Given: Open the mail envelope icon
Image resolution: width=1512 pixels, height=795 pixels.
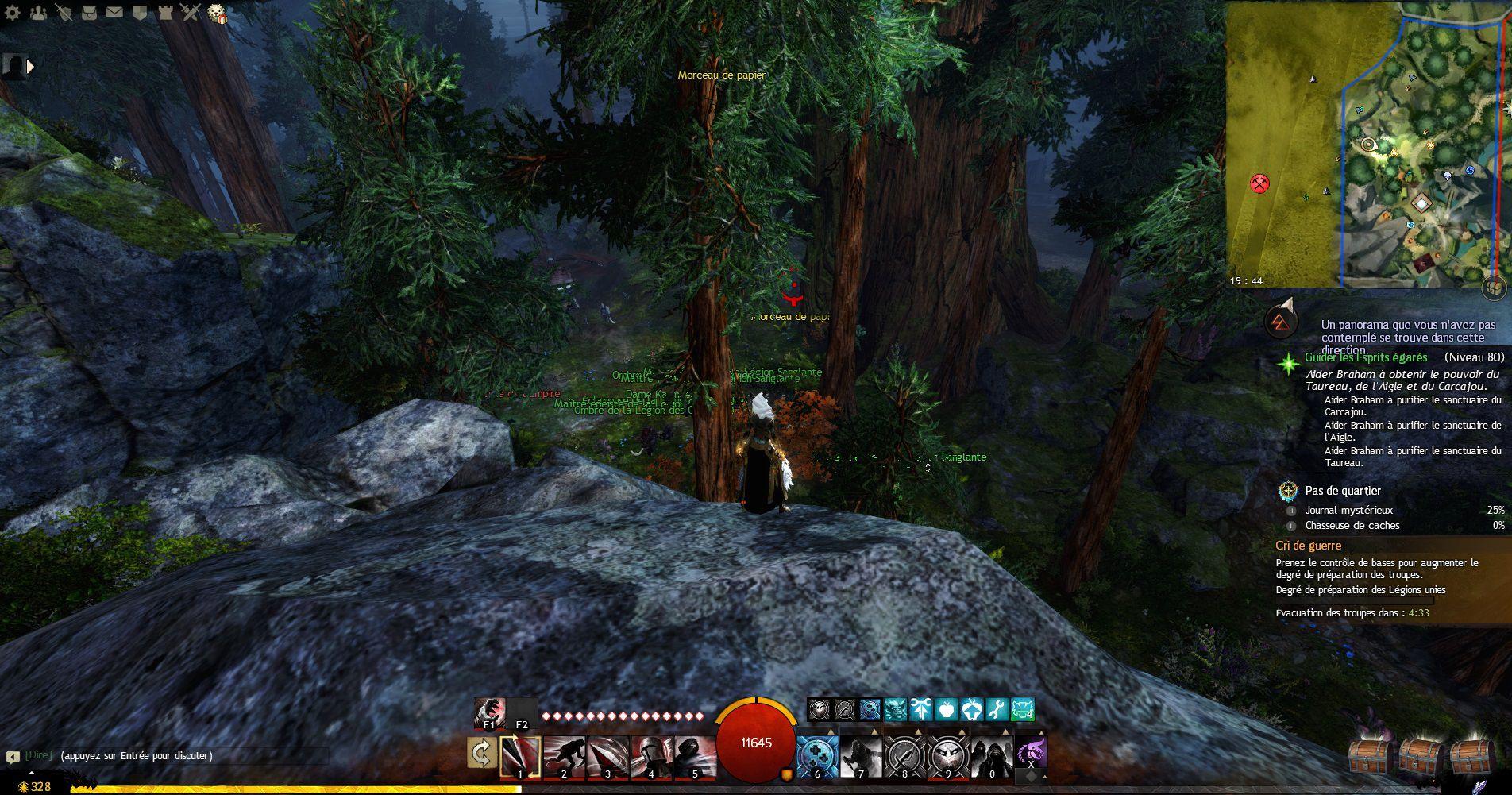Looking at the screenshot, I should (114, 12).
